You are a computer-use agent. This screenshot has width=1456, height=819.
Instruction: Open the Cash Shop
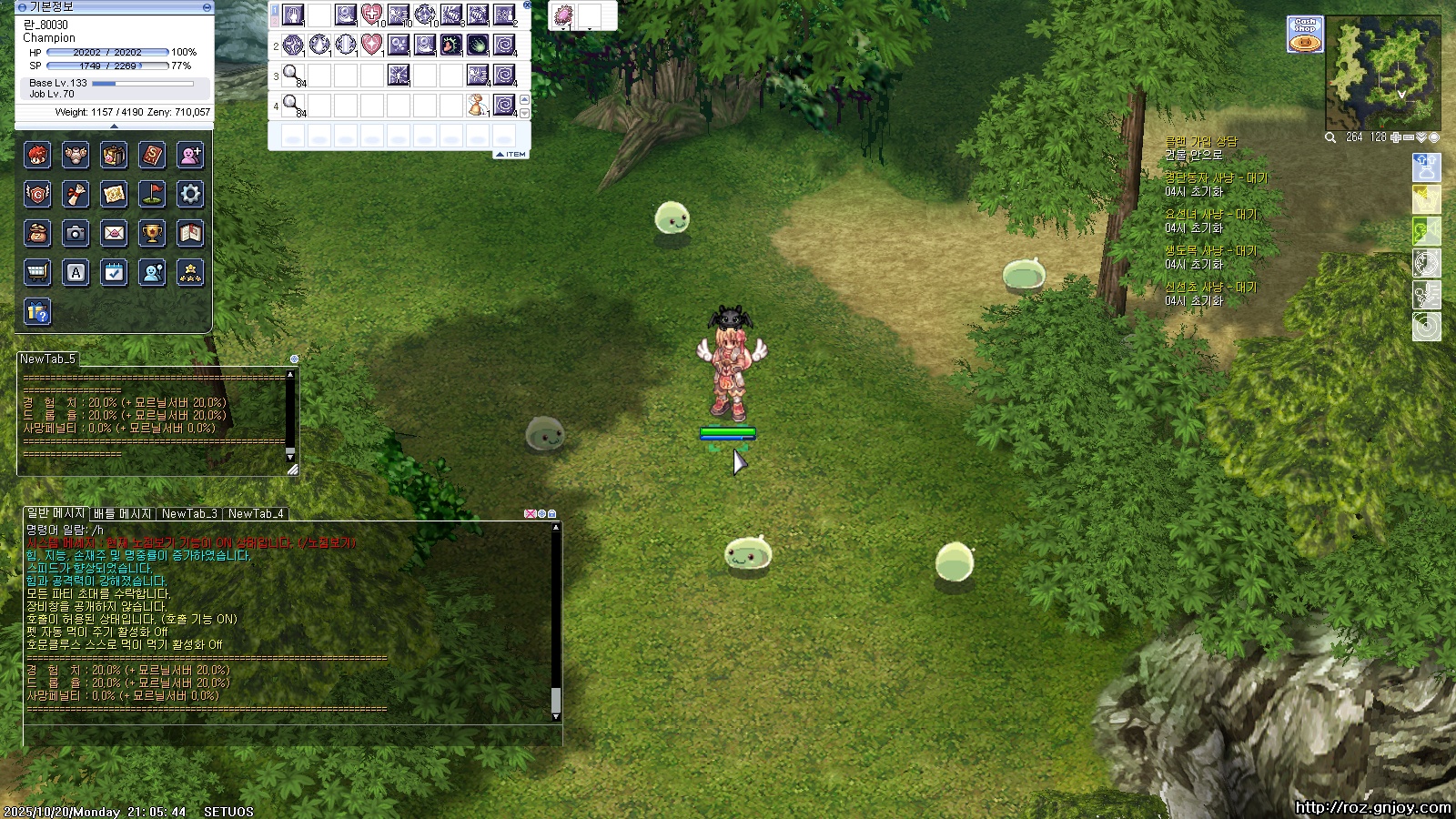point(1305,35)
